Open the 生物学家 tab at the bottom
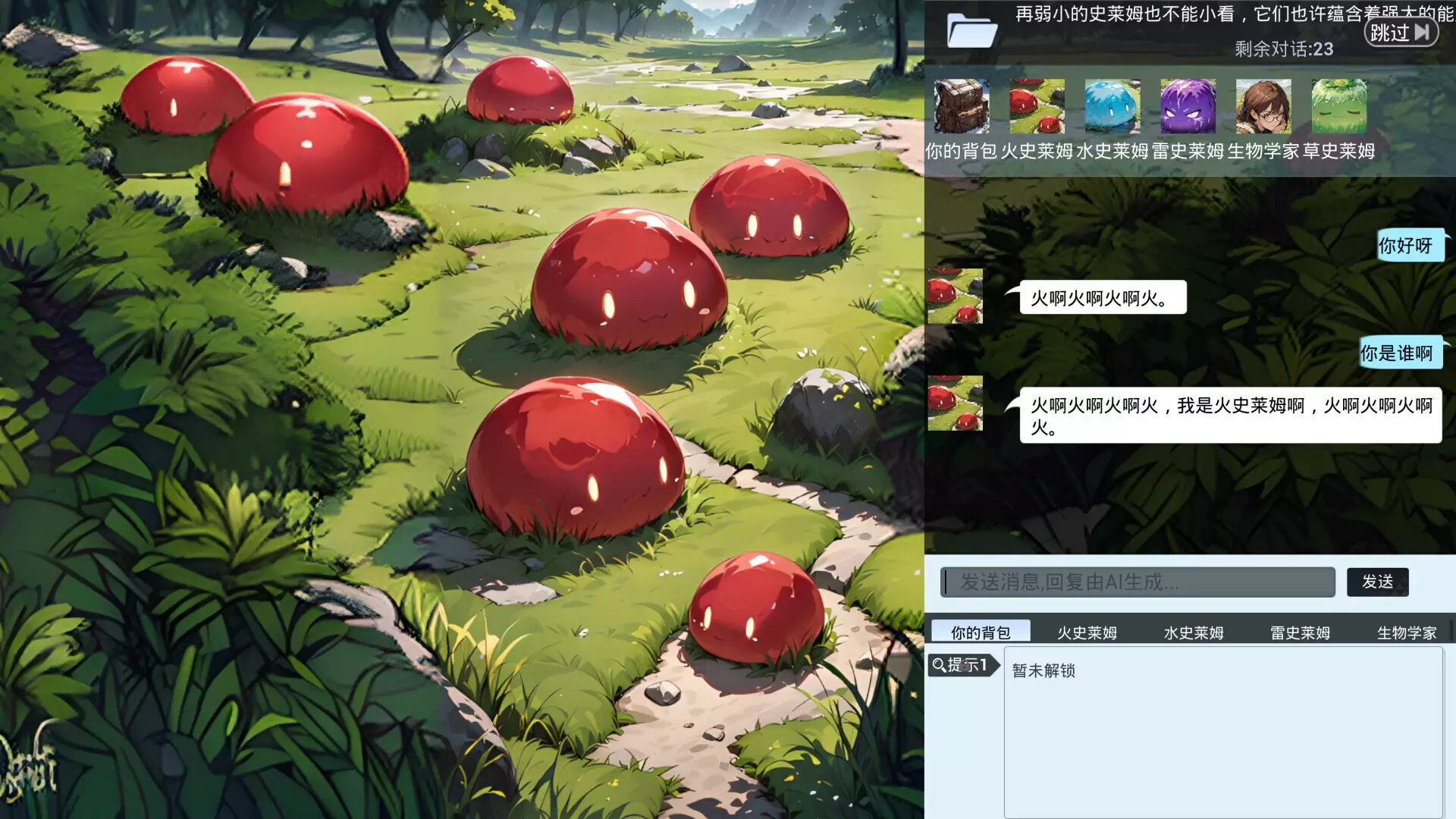1456x819 pixels. click(x=1408, y=632)
